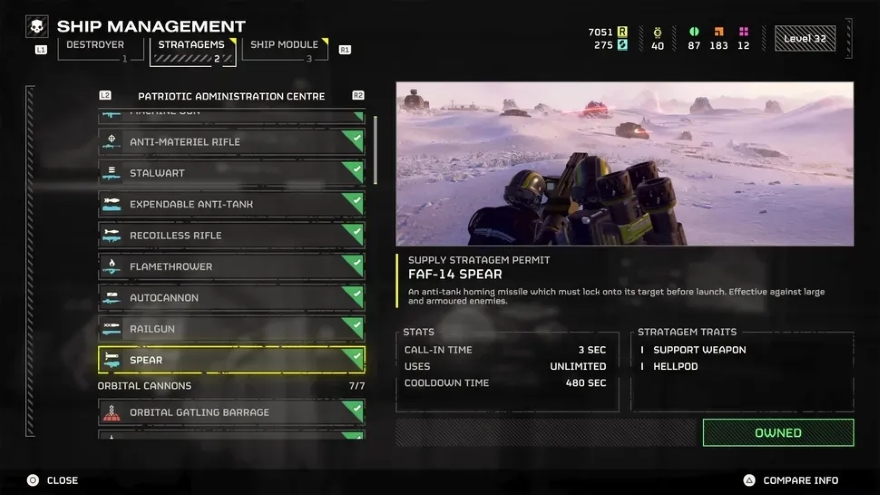Click the stratagem list scrollbar
This screenshot has height=495, width=880.
pyautogui.click(x=376, y=150)
